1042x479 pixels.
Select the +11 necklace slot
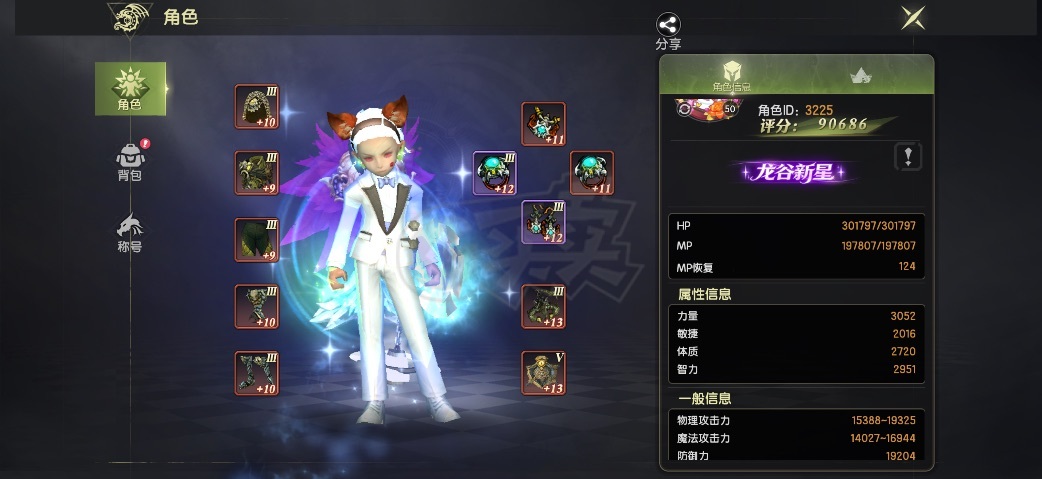(543, 124)
